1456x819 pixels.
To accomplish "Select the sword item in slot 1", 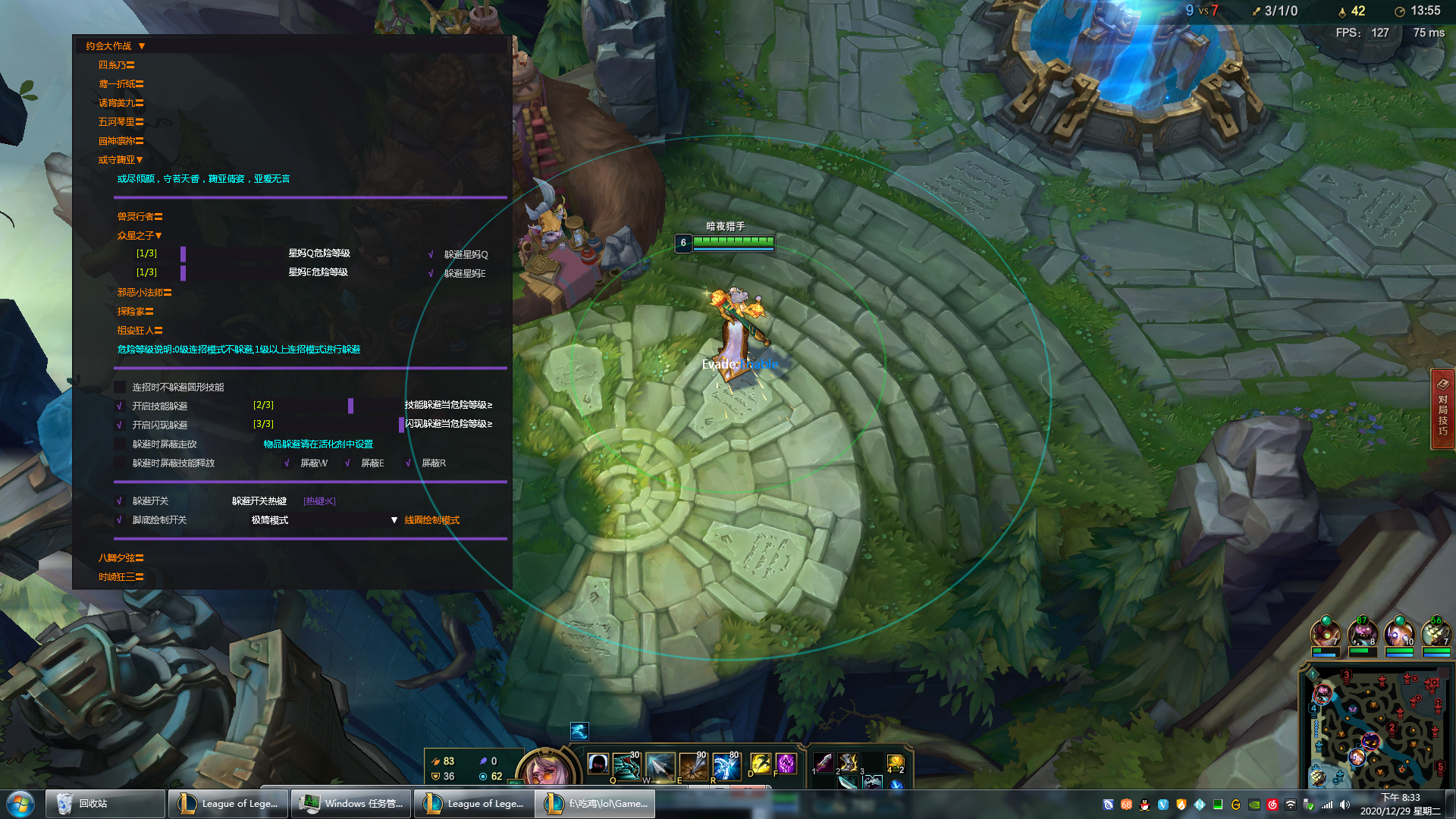I will click(x=824, y=762).
